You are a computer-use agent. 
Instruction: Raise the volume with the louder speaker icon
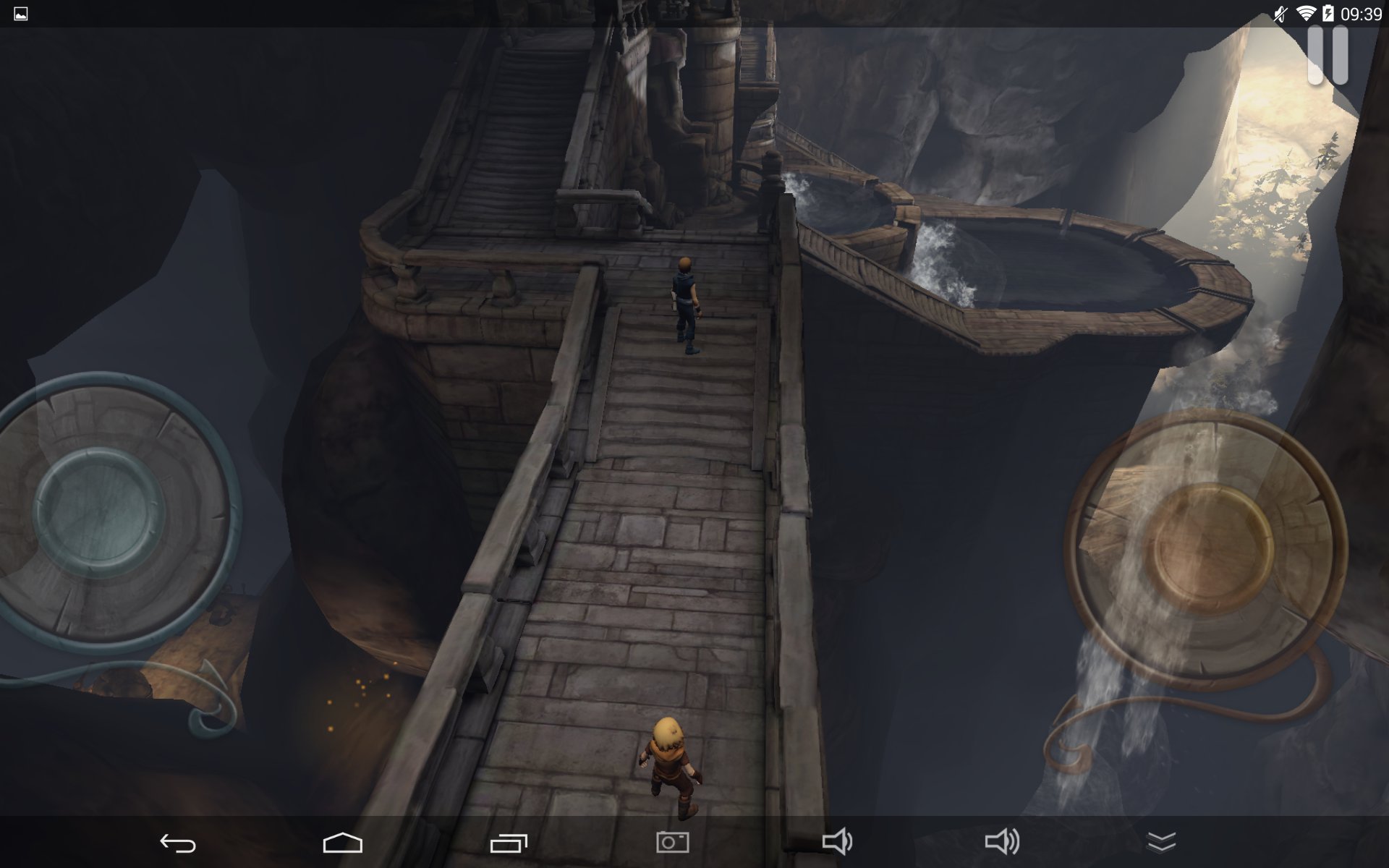(1002, 842)
